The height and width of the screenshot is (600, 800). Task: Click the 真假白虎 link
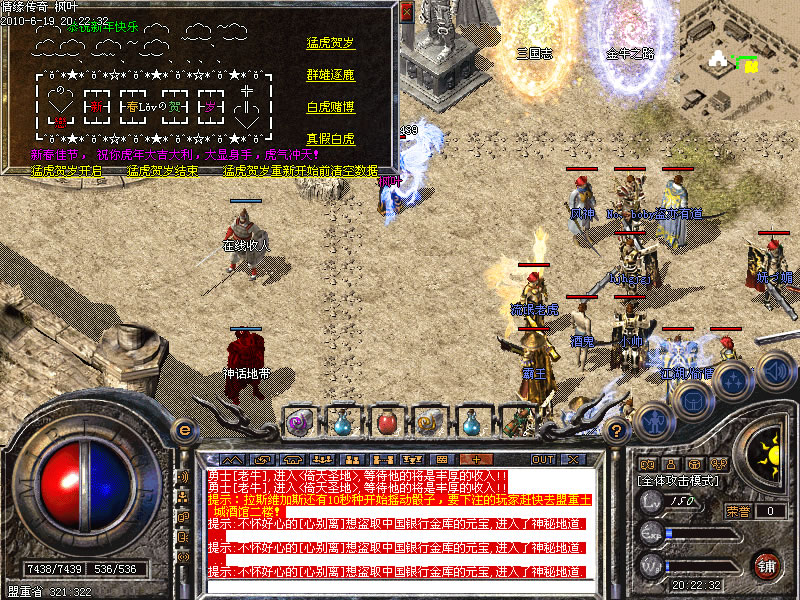pos(330,139)
